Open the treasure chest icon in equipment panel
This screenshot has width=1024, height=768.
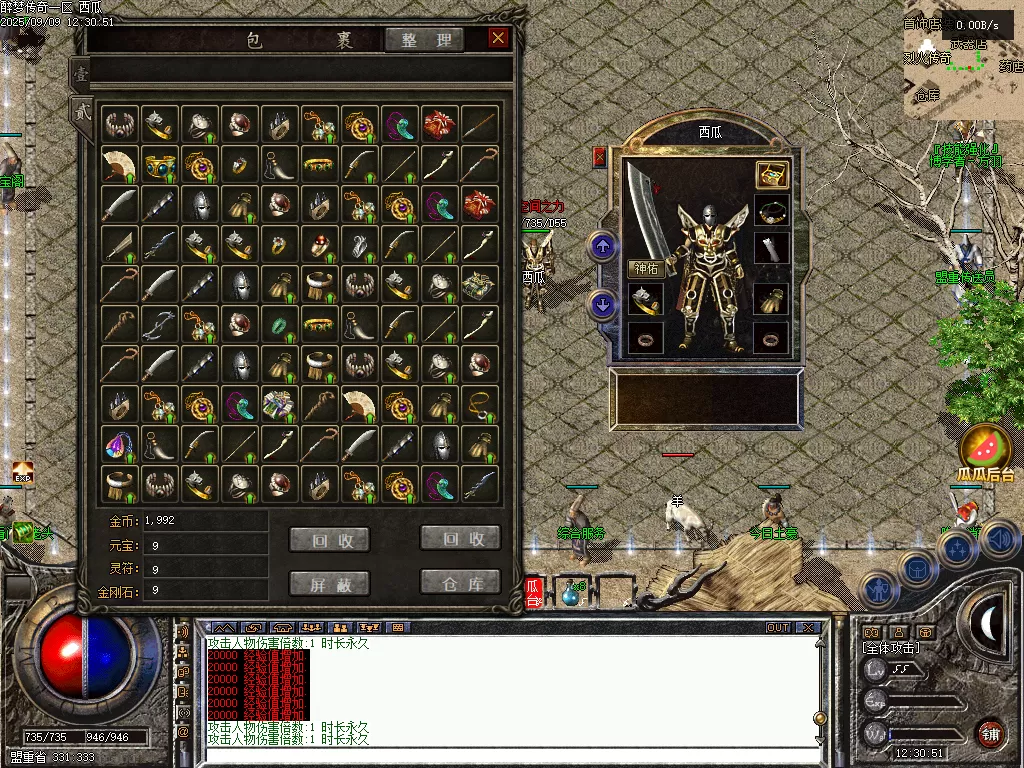pos(771,174)
